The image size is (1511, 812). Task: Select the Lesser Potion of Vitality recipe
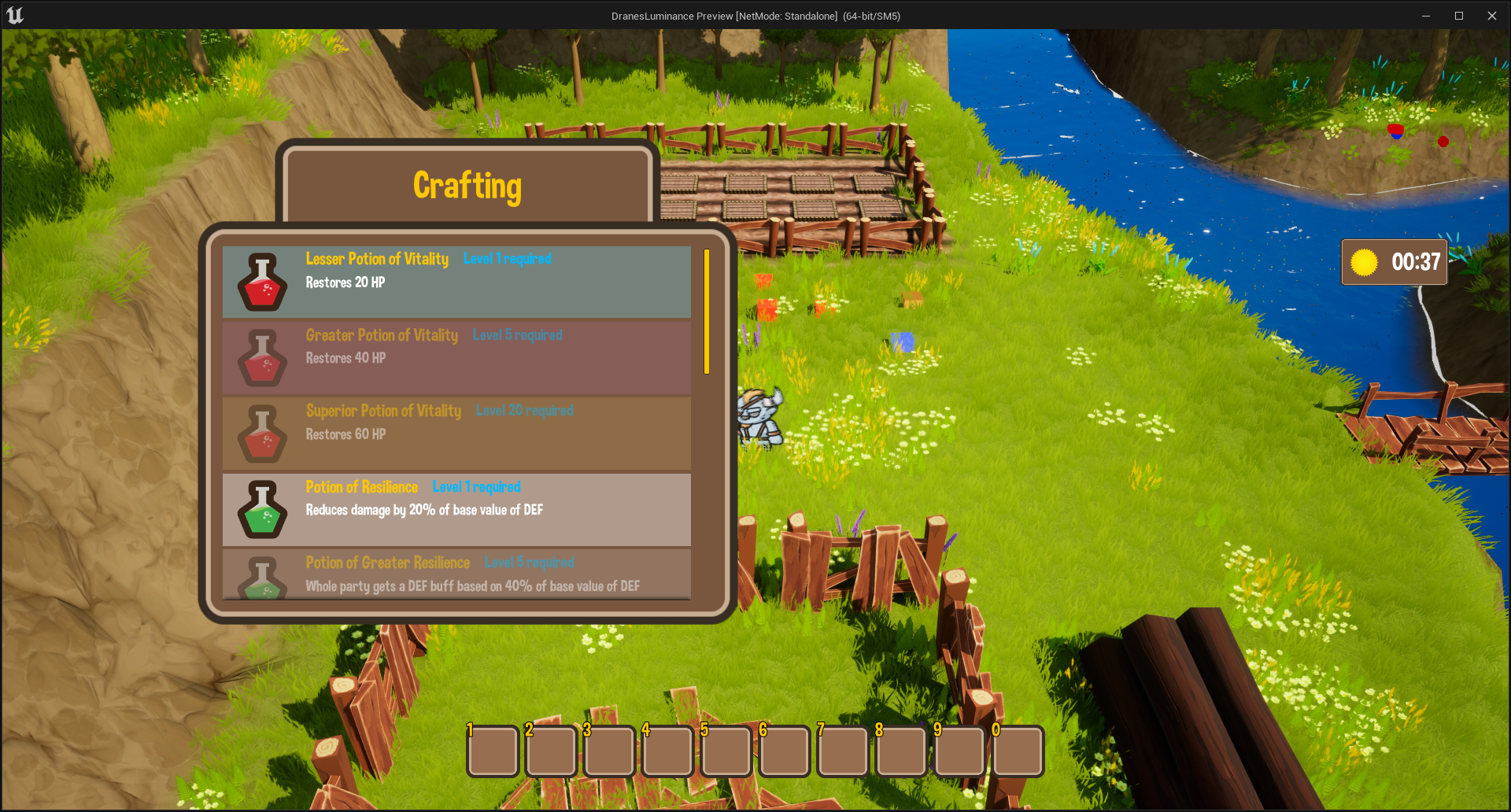point(456,282)
